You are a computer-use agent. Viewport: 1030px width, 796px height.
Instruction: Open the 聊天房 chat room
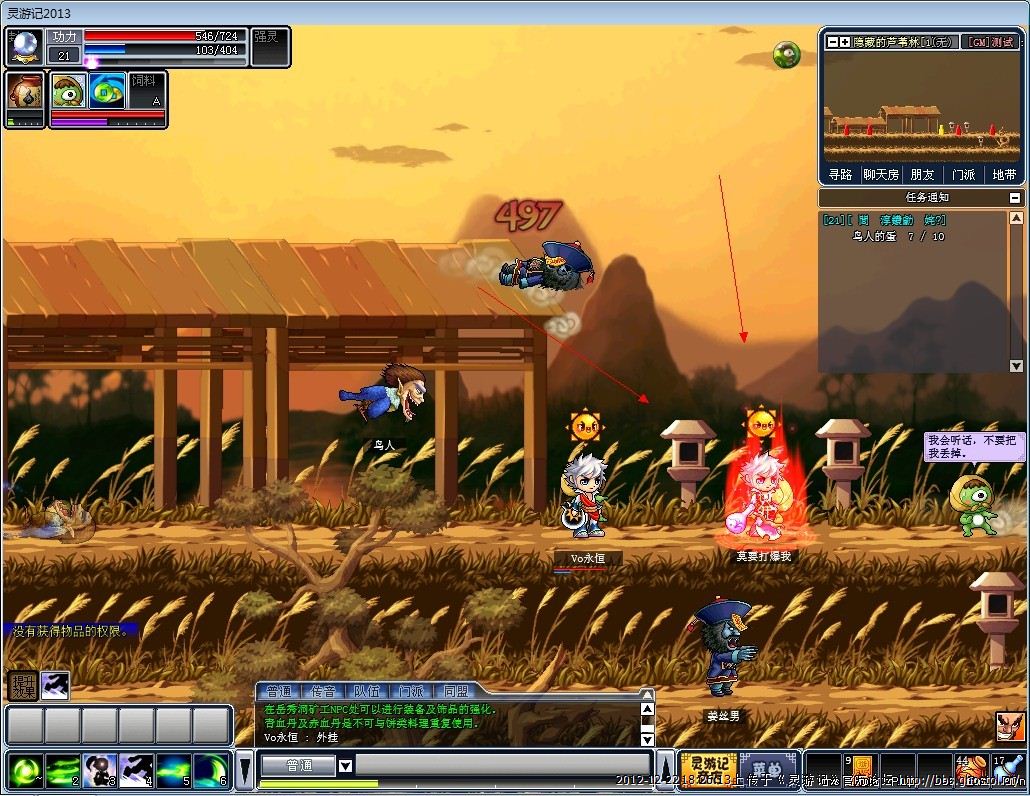[x=881, y=174]
